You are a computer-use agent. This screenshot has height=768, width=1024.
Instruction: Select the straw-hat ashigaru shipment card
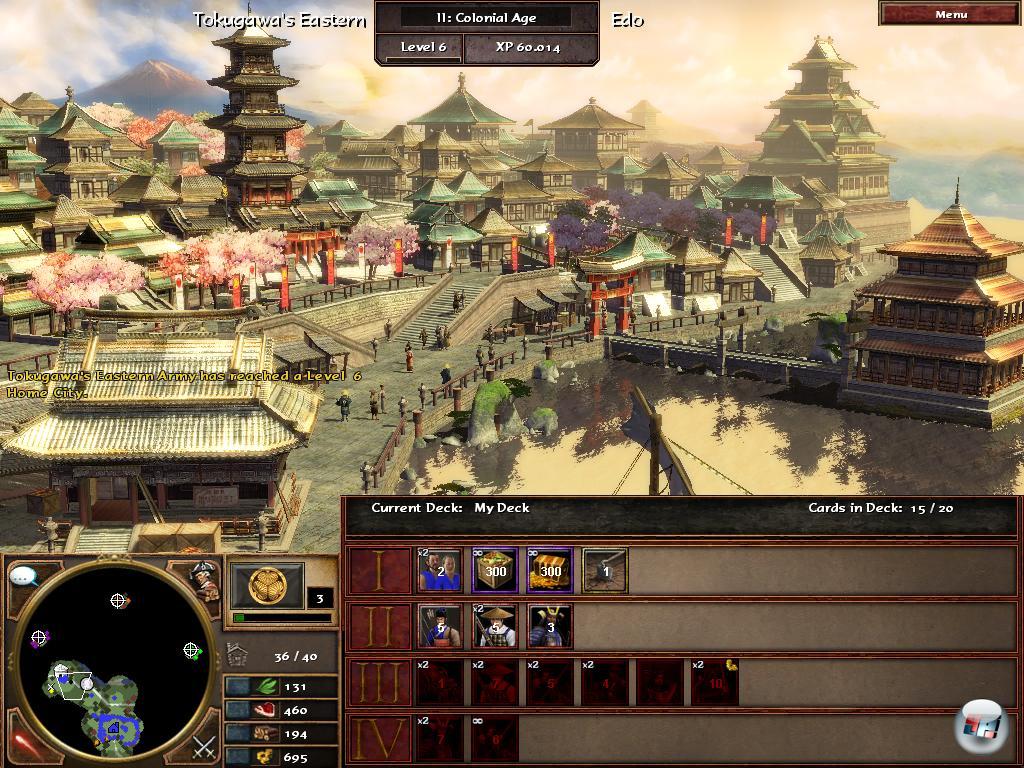tap(495, 626)
